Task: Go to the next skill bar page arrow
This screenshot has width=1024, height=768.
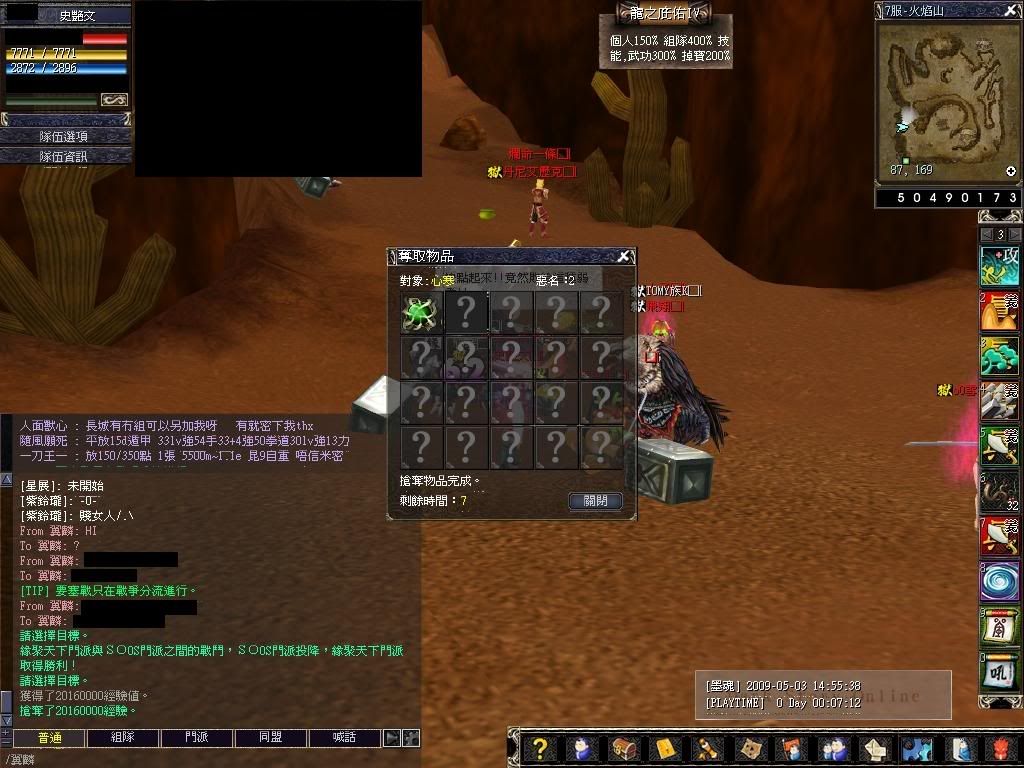Action: (1013, 234)
